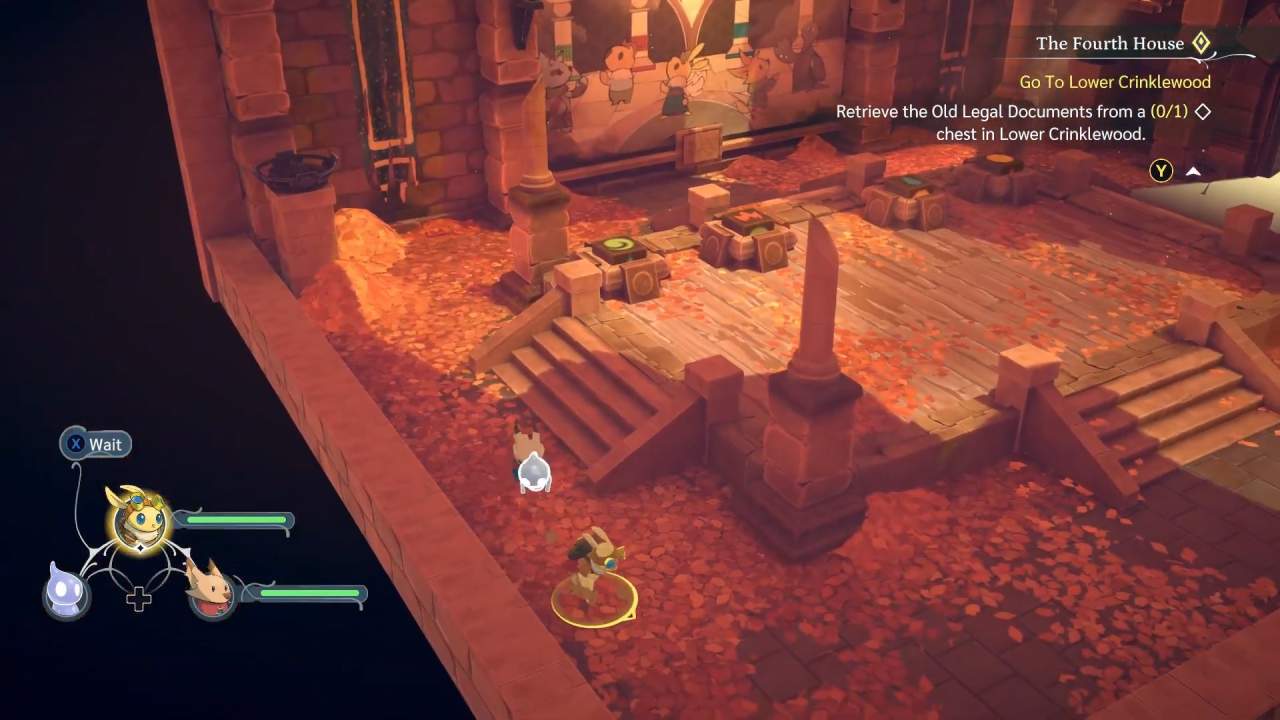Click the Go To Lower Crinklewood objective link
The height and width of the screenshot is (720, 1280).
click(x=1114, y=82)
